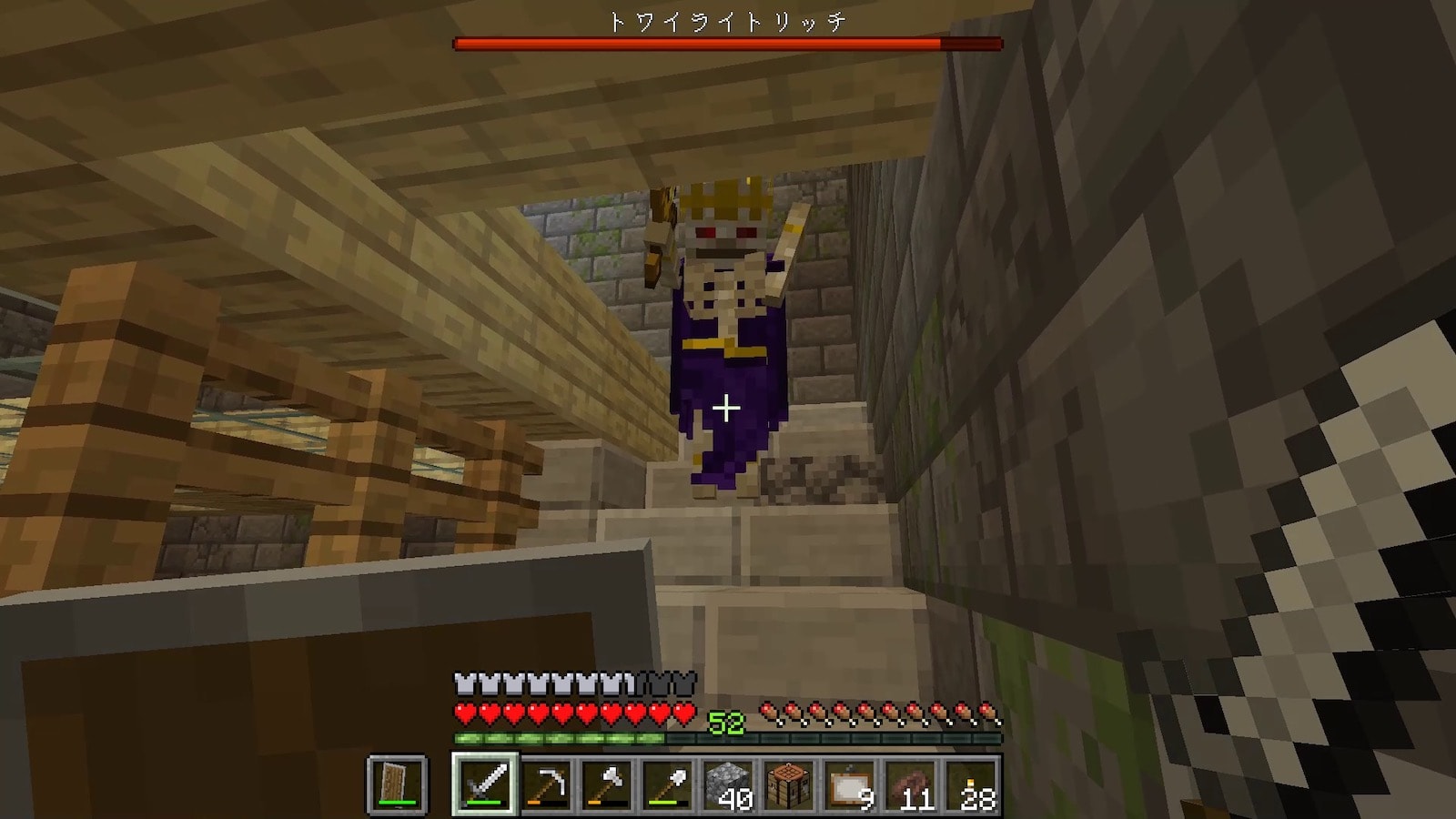Switch to the iron shovel slot
The height and width of the screenshot is (819, 1456).
[x=668, y=784]
